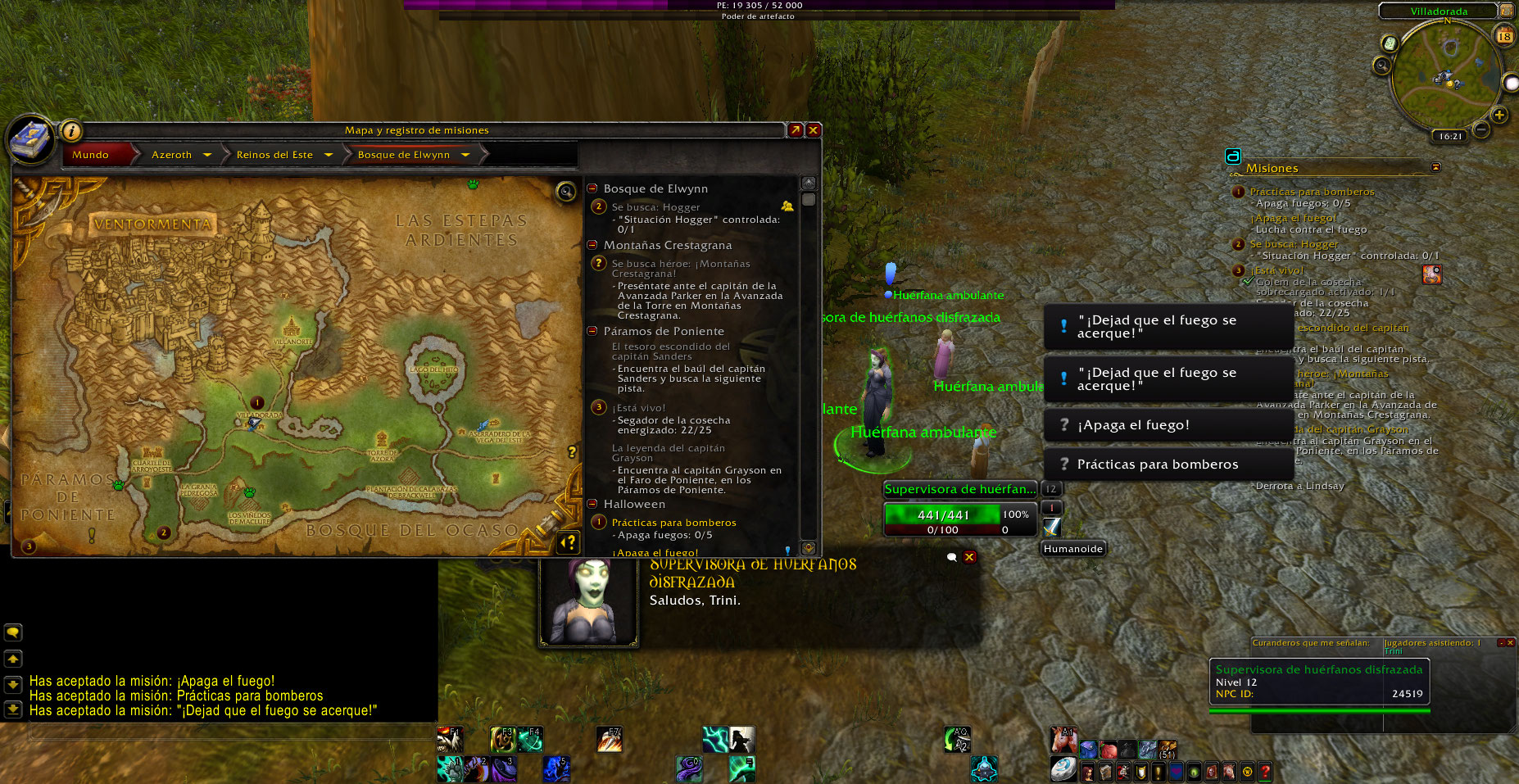Open the Reinos del Este dropdown
The height and width of the screenshot is (784, 1519).
(329, 155)
